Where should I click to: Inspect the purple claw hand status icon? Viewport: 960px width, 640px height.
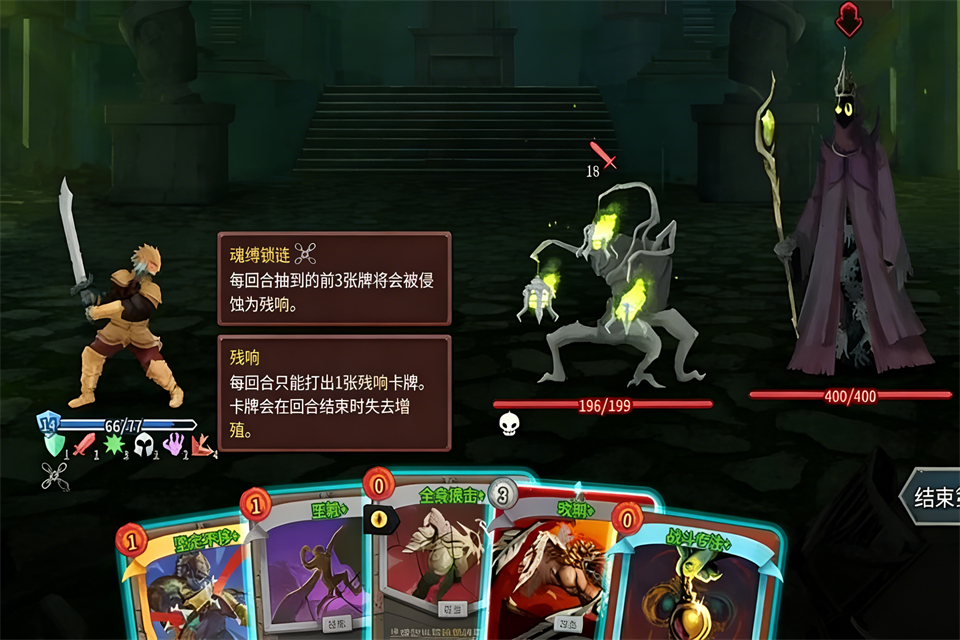pyautogui.click(x=174, y=444)
